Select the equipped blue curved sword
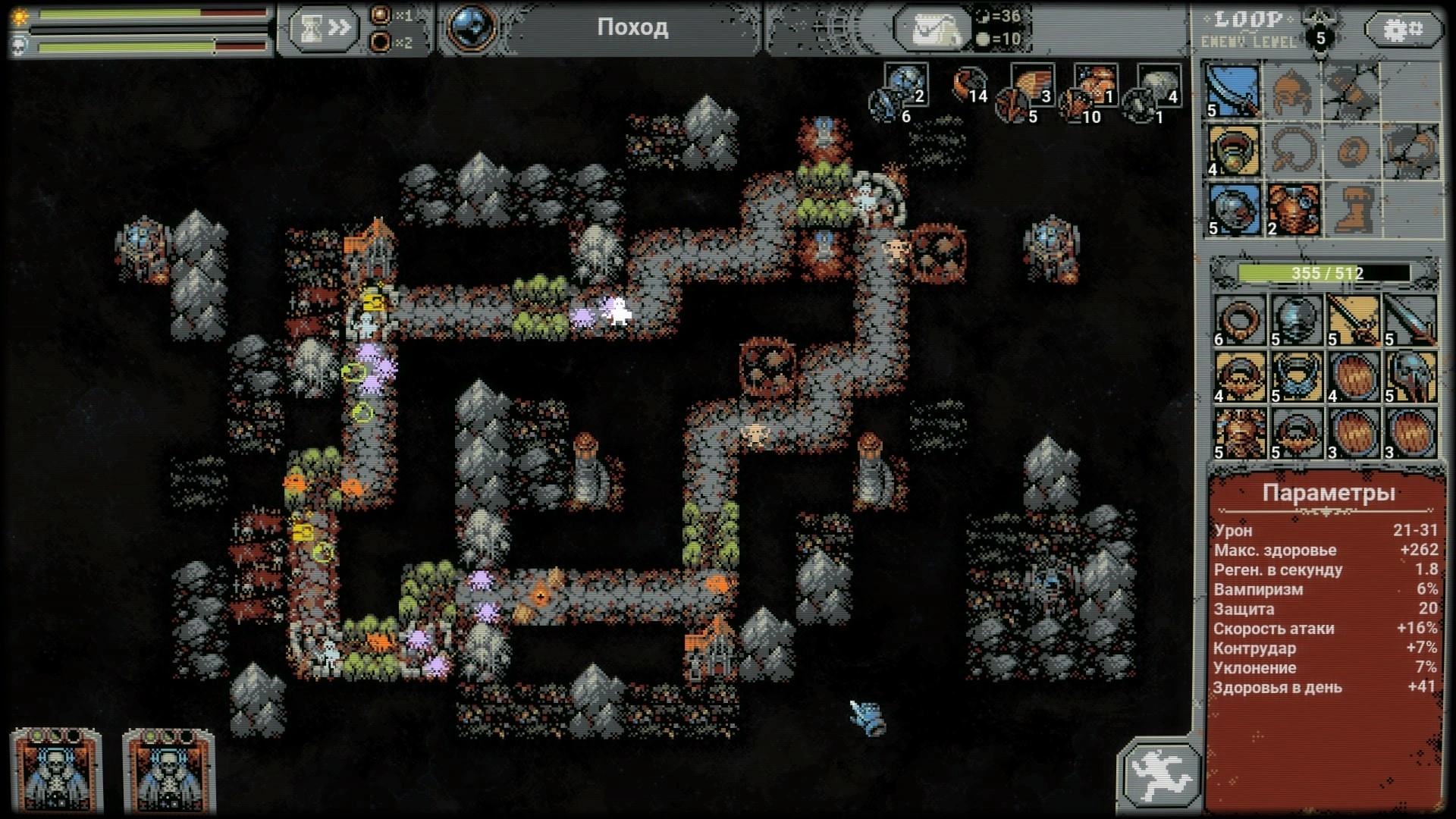 1234,90
